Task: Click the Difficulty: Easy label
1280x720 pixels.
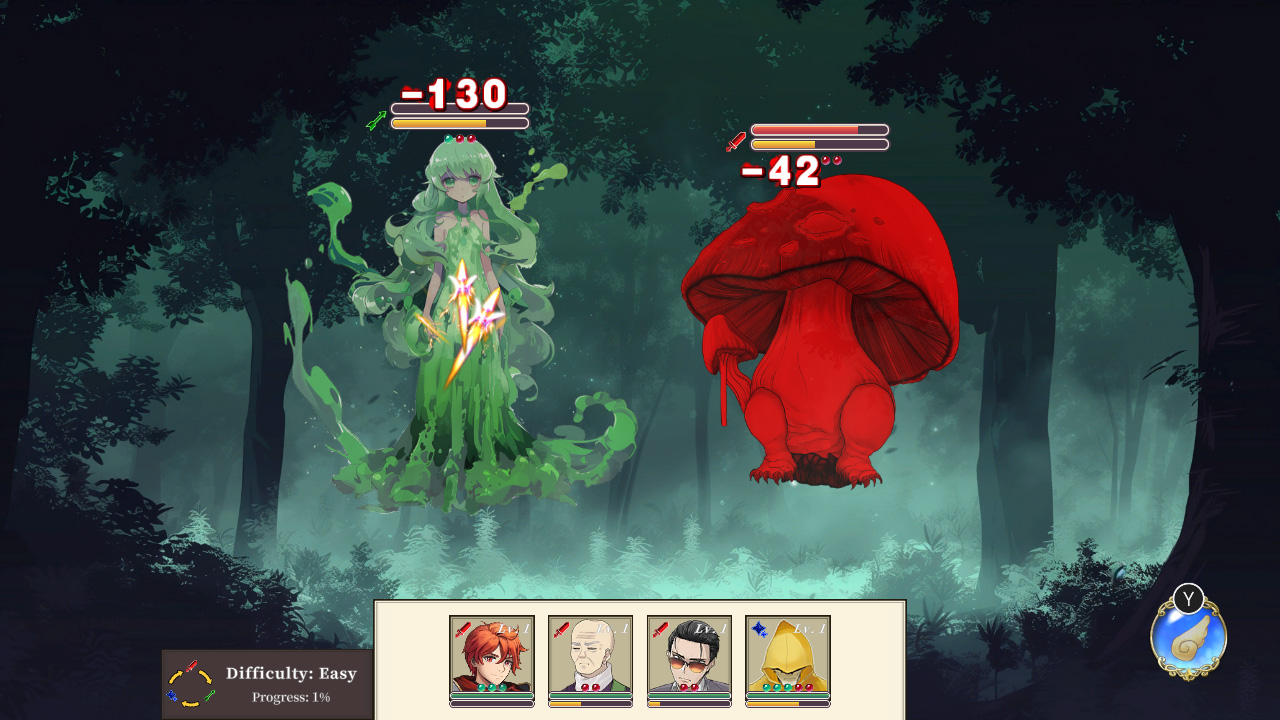Action: 290,673
